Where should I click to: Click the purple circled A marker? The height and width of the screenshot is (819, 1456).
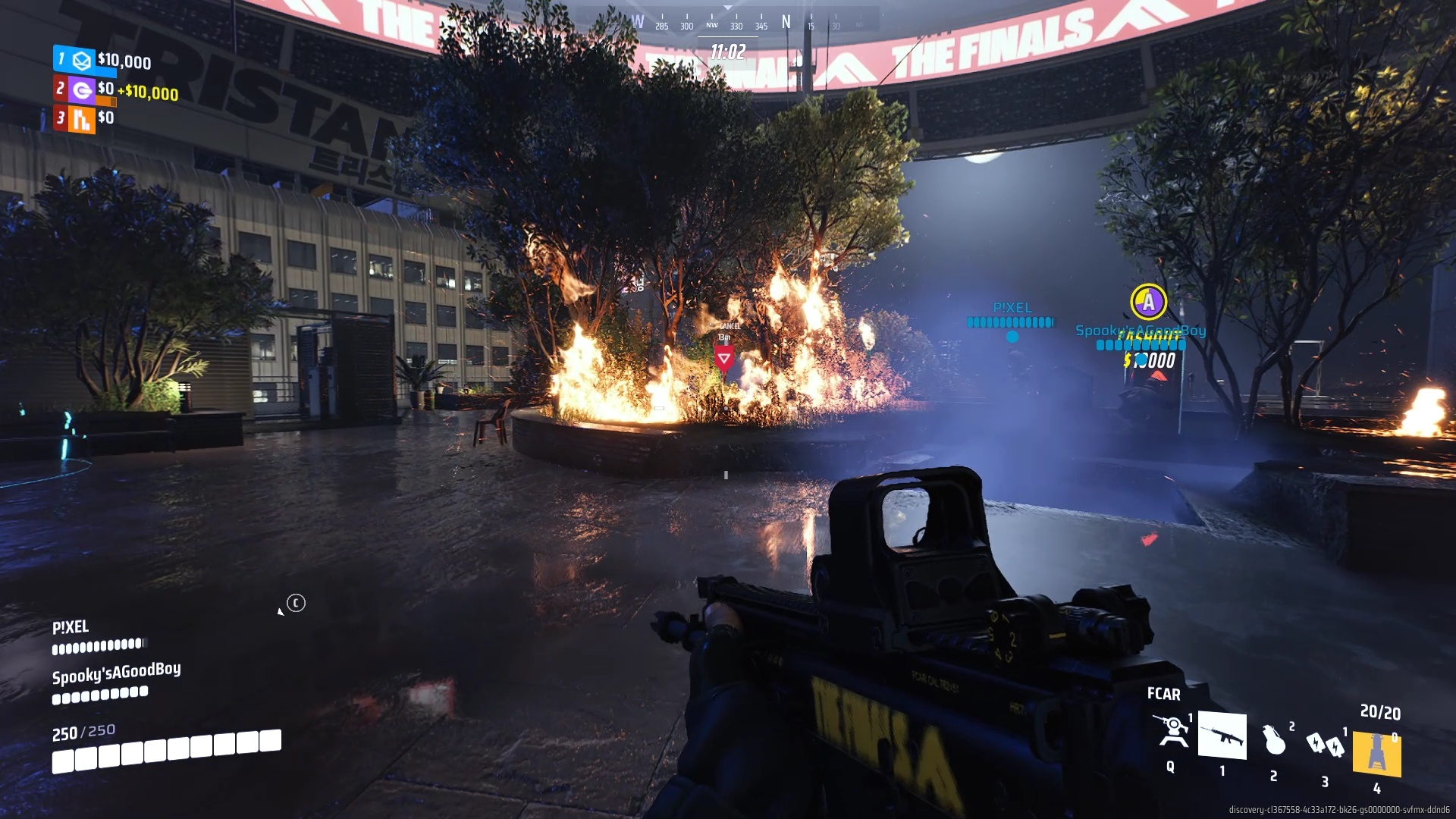click(1148, 302)
